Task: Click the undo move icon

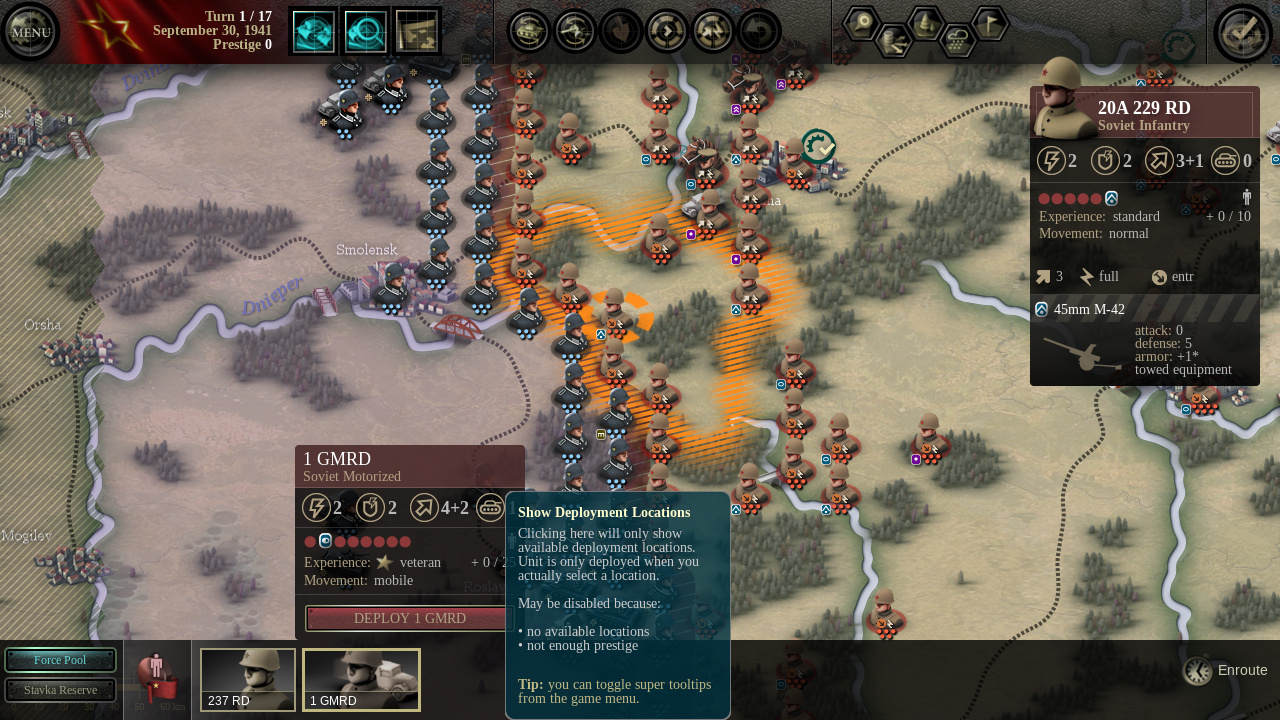Action: click(759, 31)
